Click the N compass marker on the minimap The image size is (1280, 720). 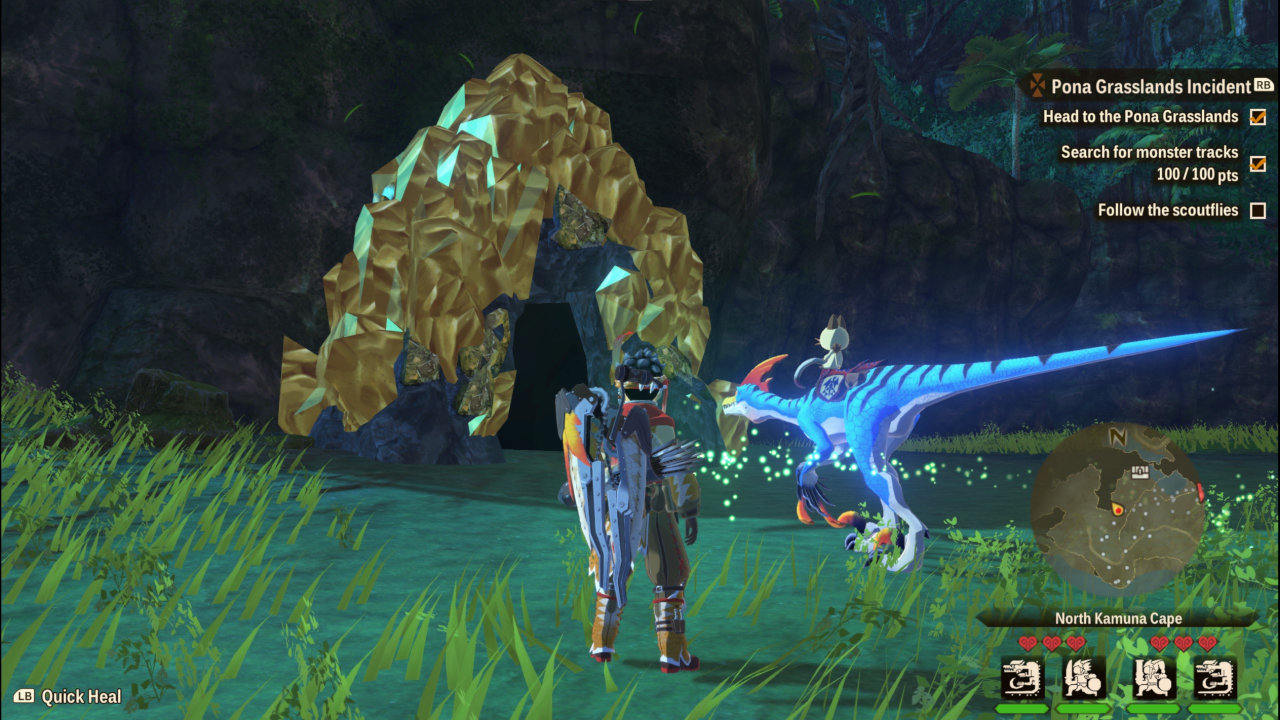click(1117, 437)
